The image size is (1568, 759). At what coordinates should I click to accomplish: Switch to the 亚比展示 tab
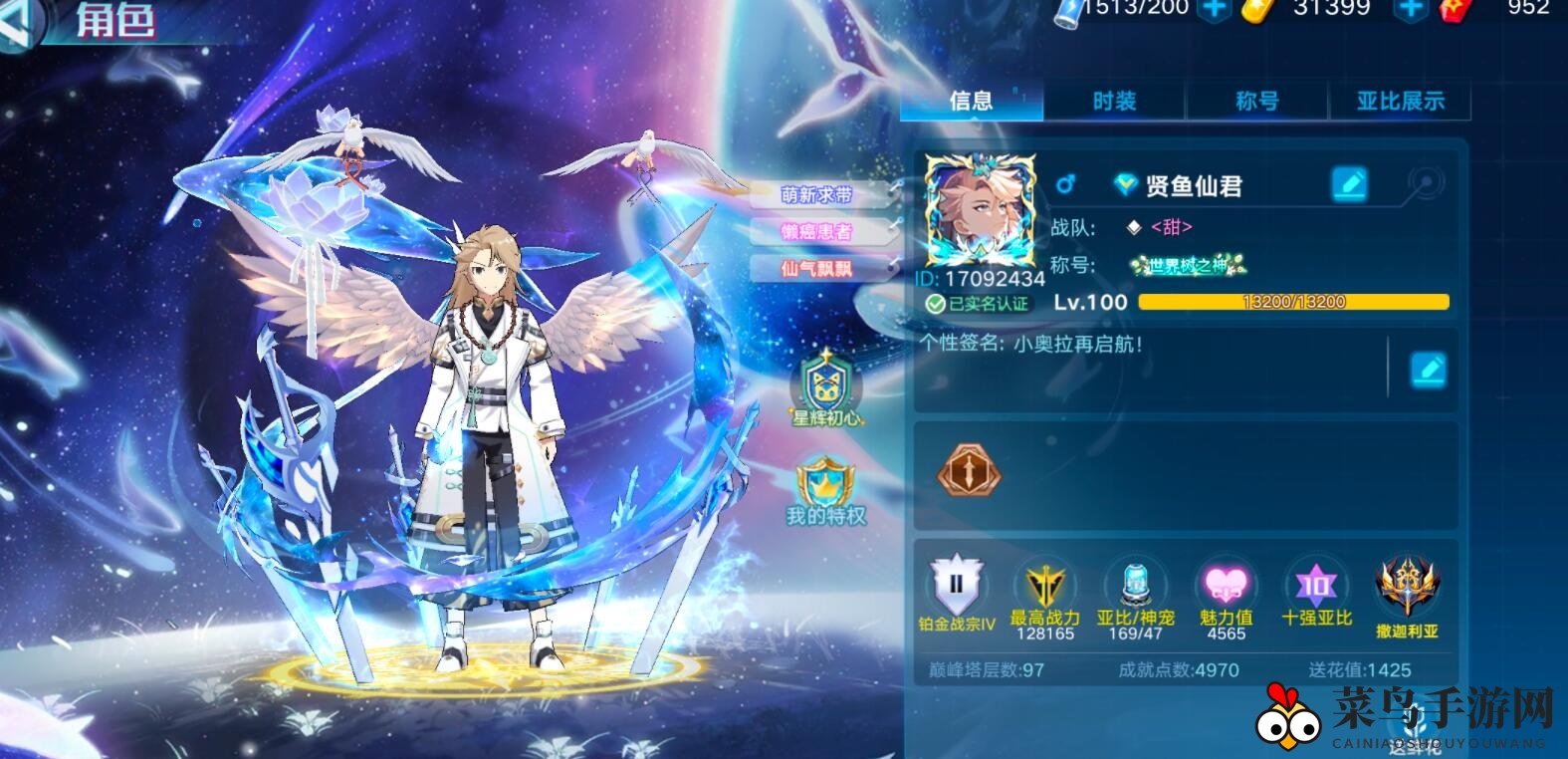pyautogui.click(x=1401, y=101)
